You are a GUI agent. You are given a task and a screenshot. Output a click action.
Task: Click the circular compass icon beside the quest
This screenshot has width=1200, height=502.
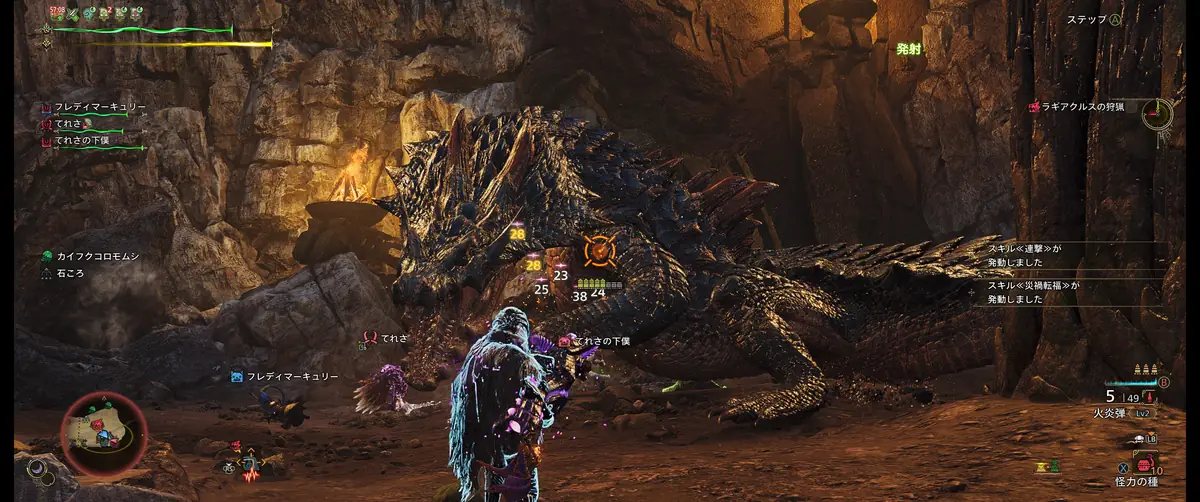[x=1159, y=112]
